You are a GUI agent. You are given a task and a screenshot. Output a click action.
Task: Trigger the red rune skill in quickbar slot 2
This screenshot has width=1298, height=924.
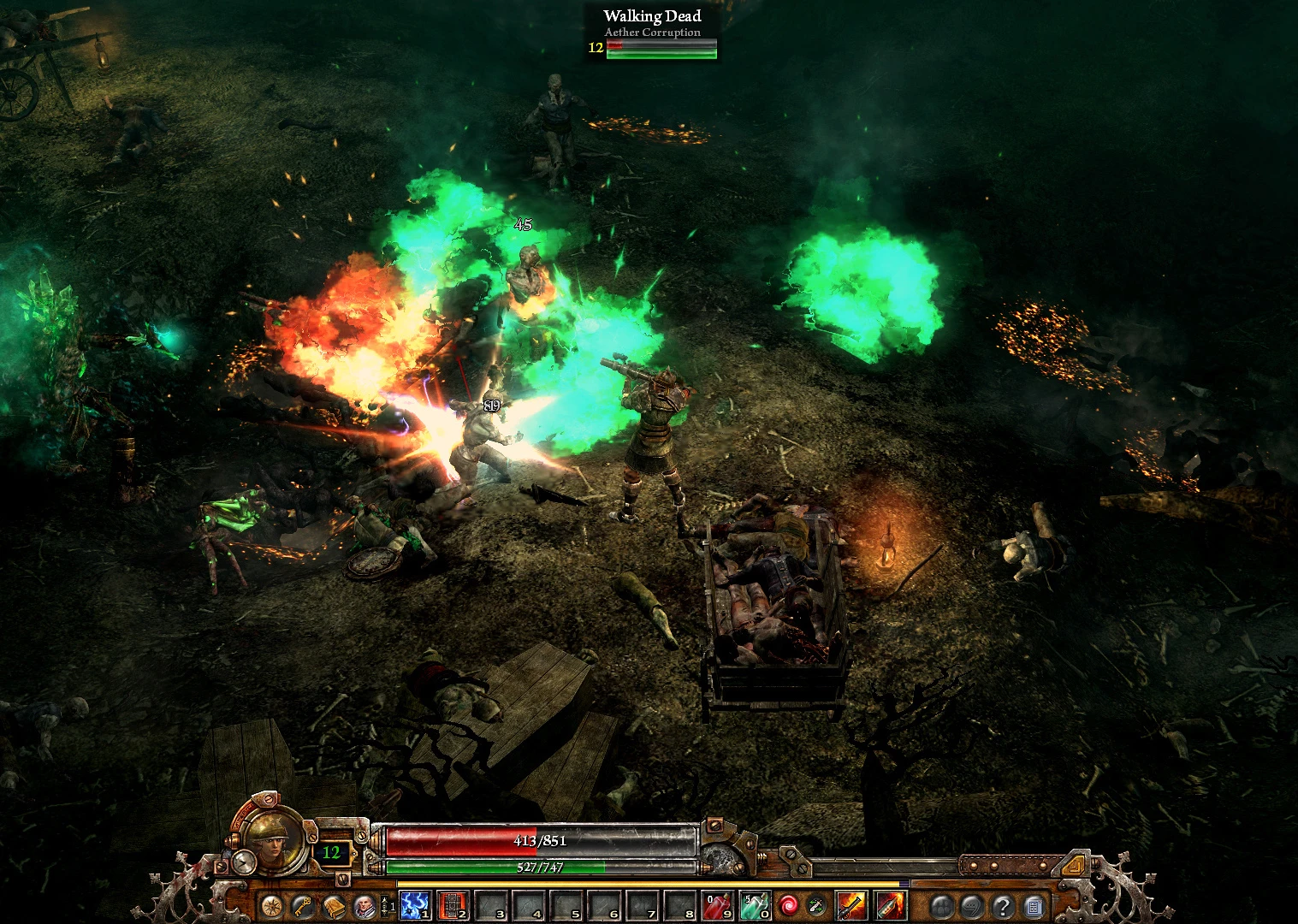451,904
